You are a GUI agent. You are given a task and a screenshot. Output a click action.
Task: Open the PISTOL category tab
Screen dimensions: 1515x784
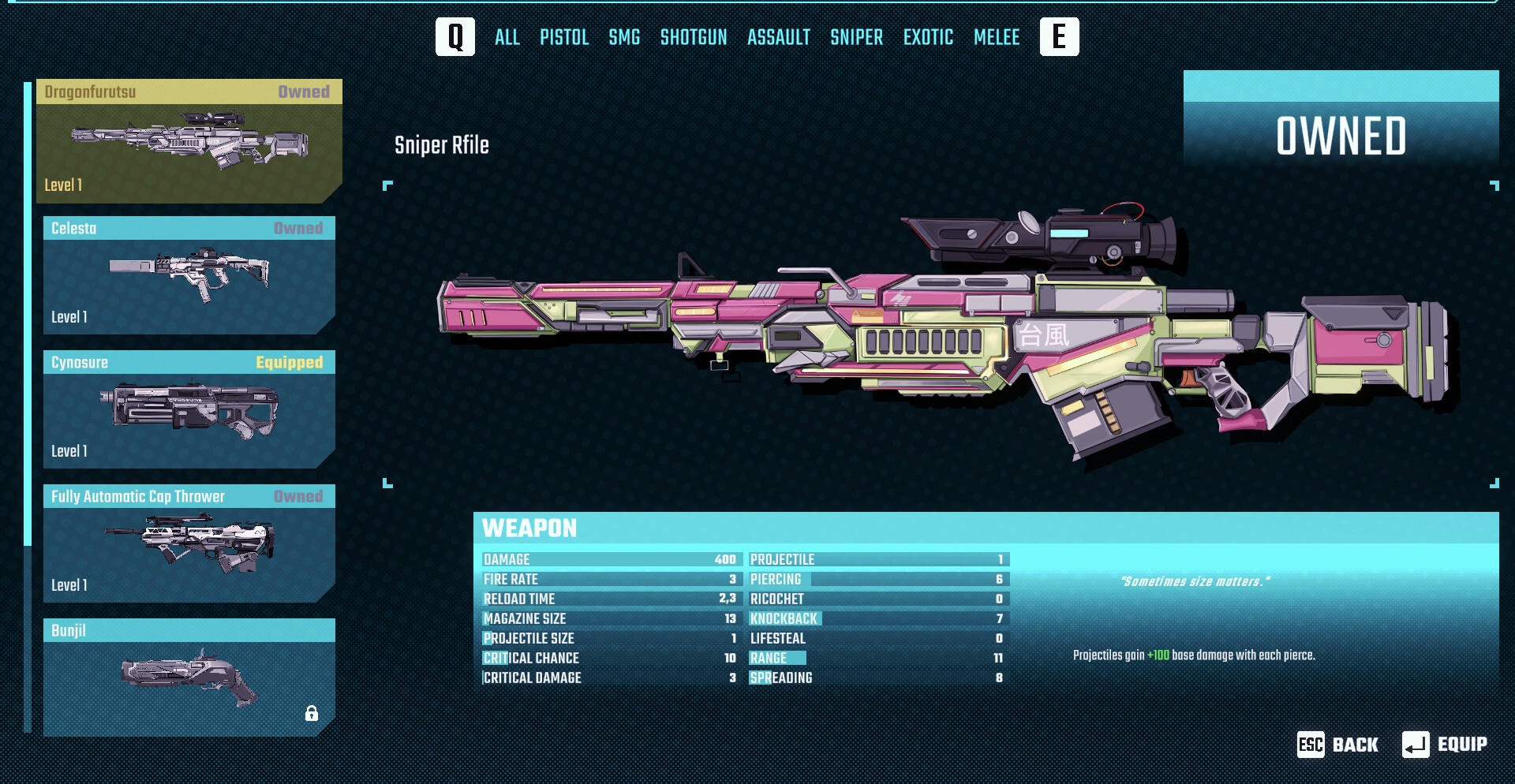564,37
